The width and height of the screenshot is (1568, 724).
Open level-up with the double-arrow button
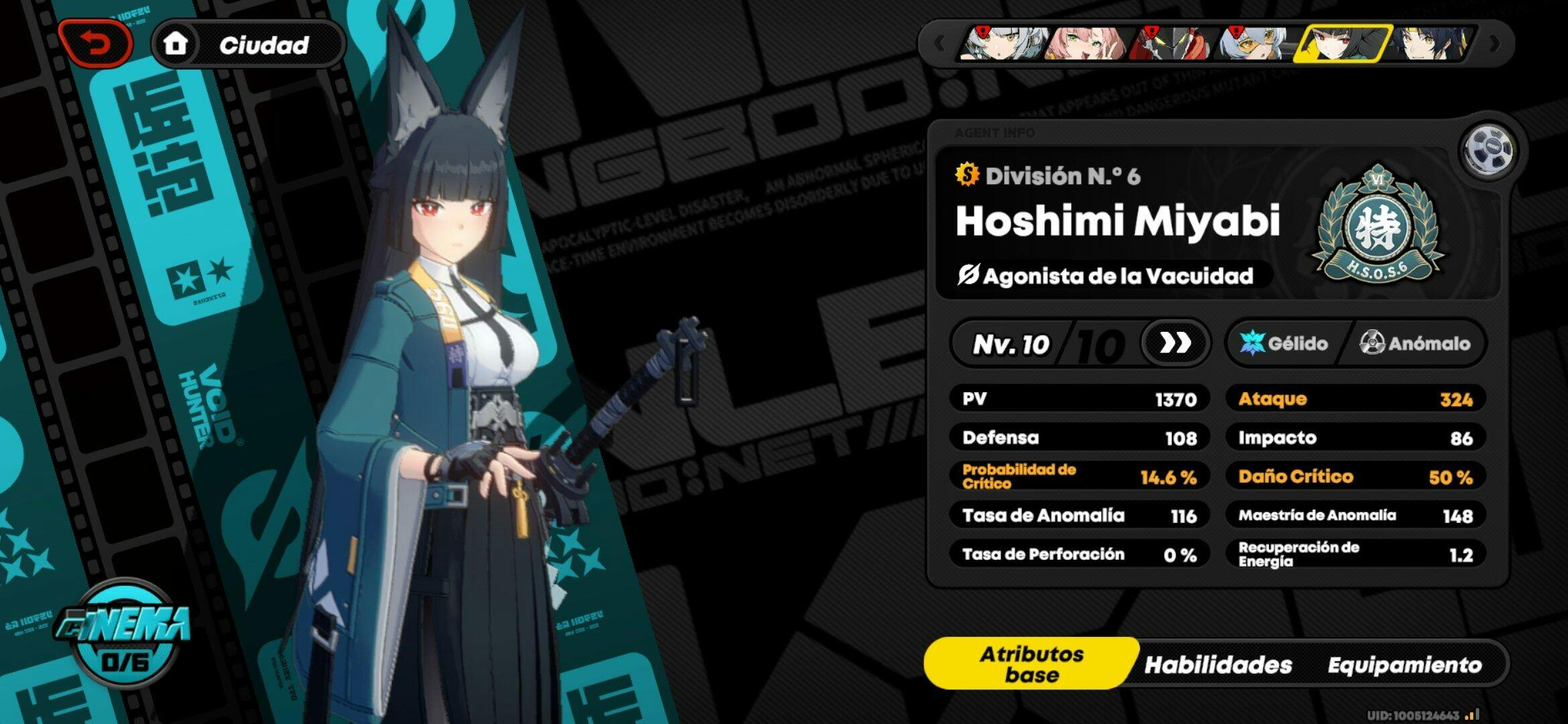tap(1175, 343)
